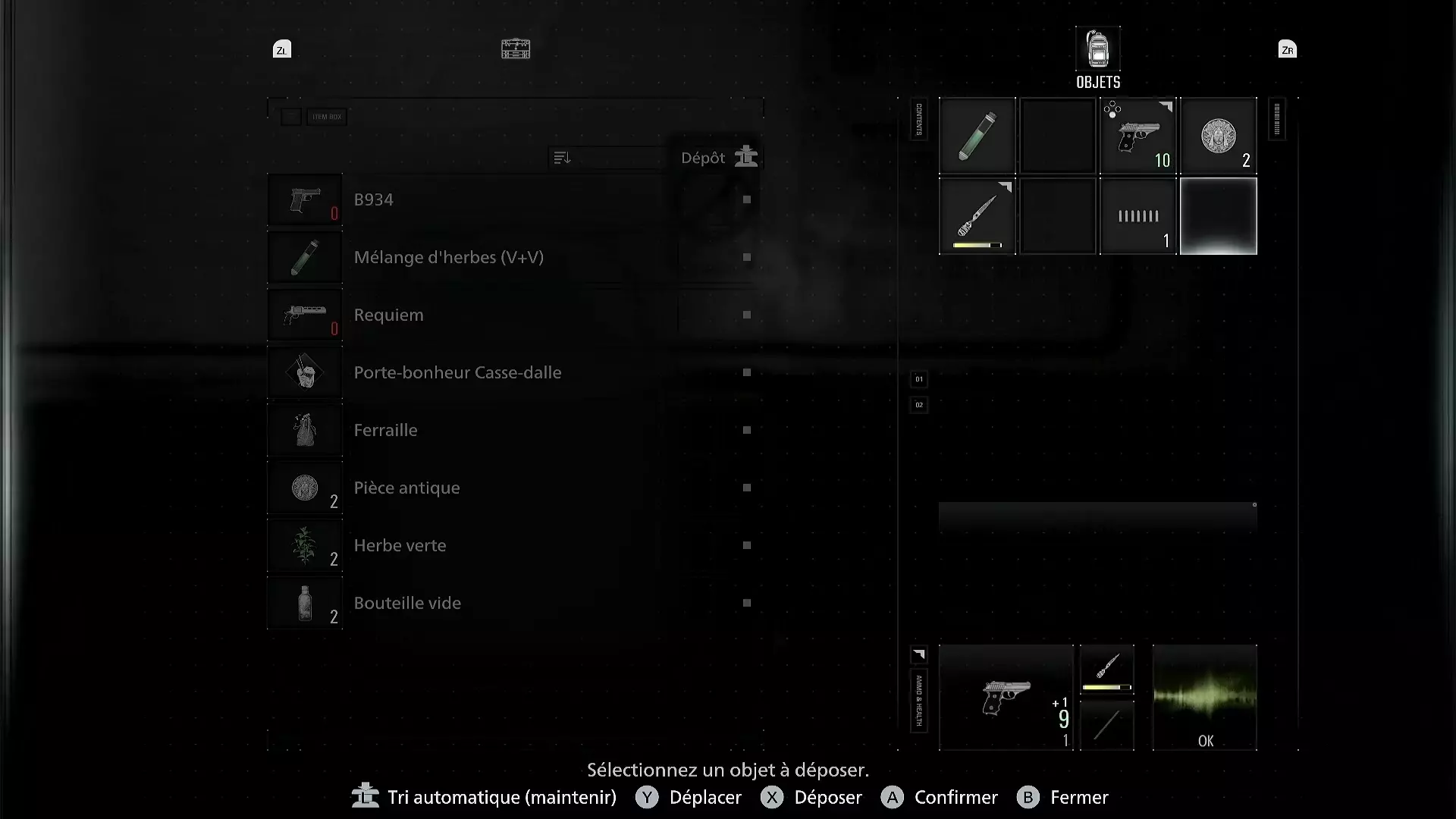1456x819 pixels.
Task: Click the sort order icon
Action: click(x=562, y=158)
